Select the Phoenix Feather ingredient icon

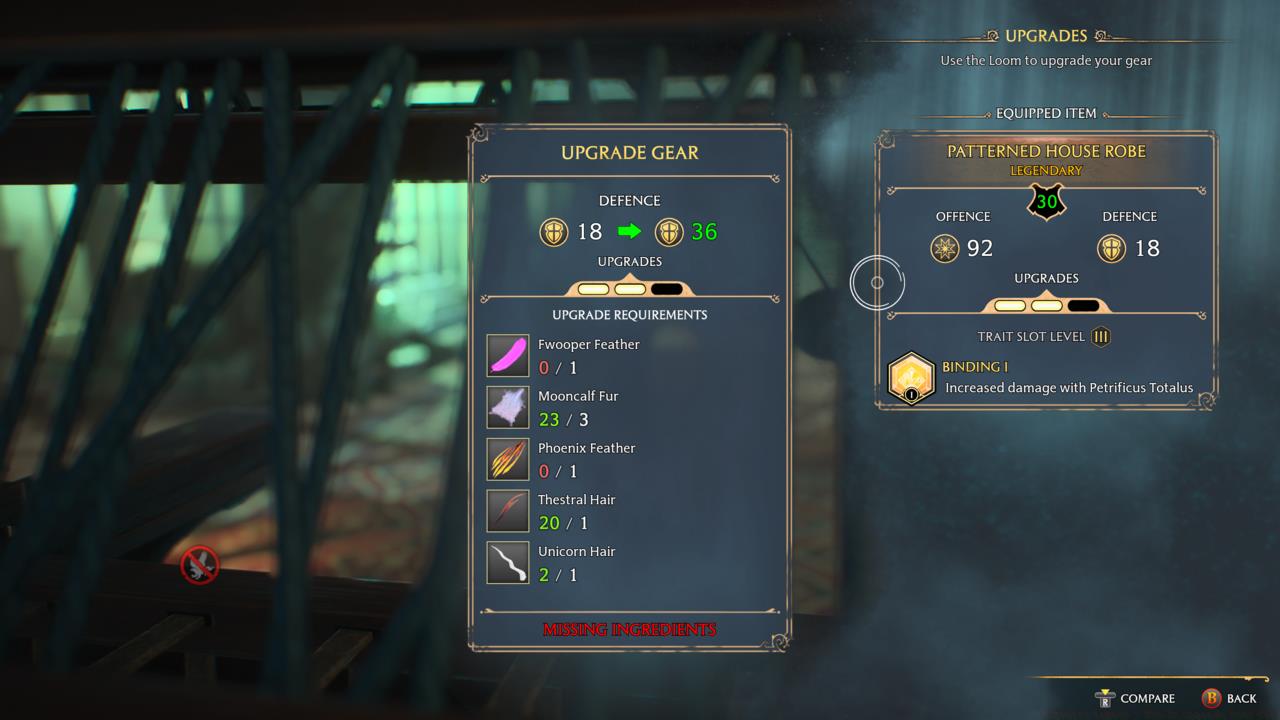pyautogui.click(x=507, y=459)
